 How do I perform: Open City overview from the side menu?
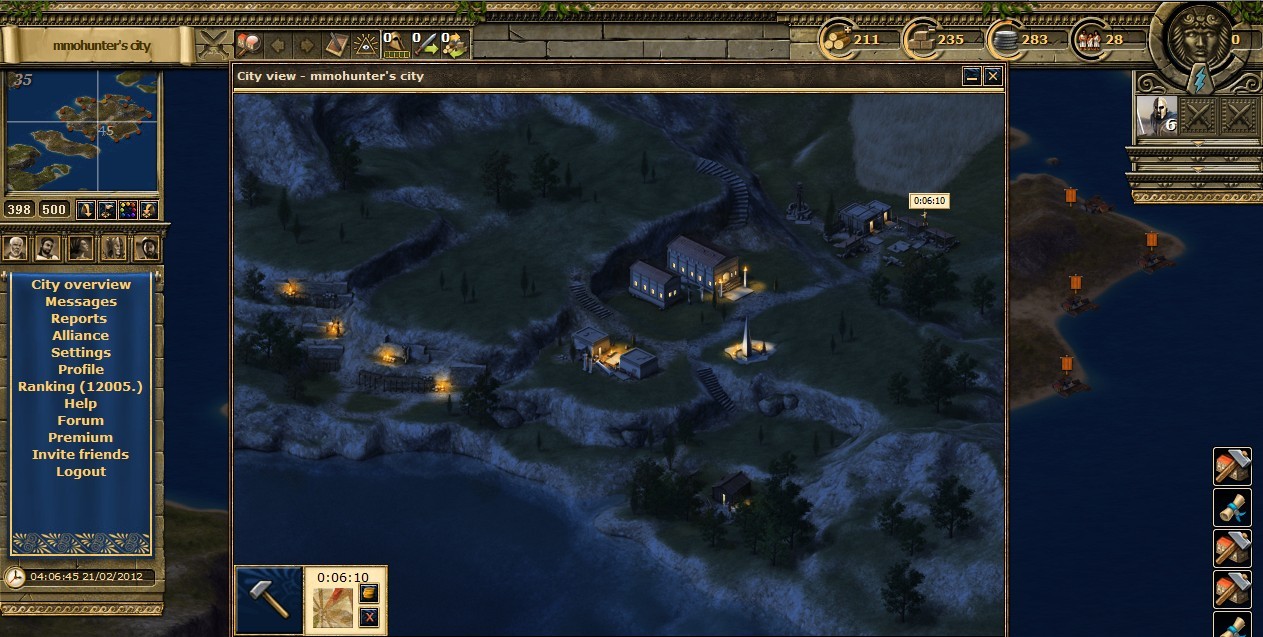[81, 284]
